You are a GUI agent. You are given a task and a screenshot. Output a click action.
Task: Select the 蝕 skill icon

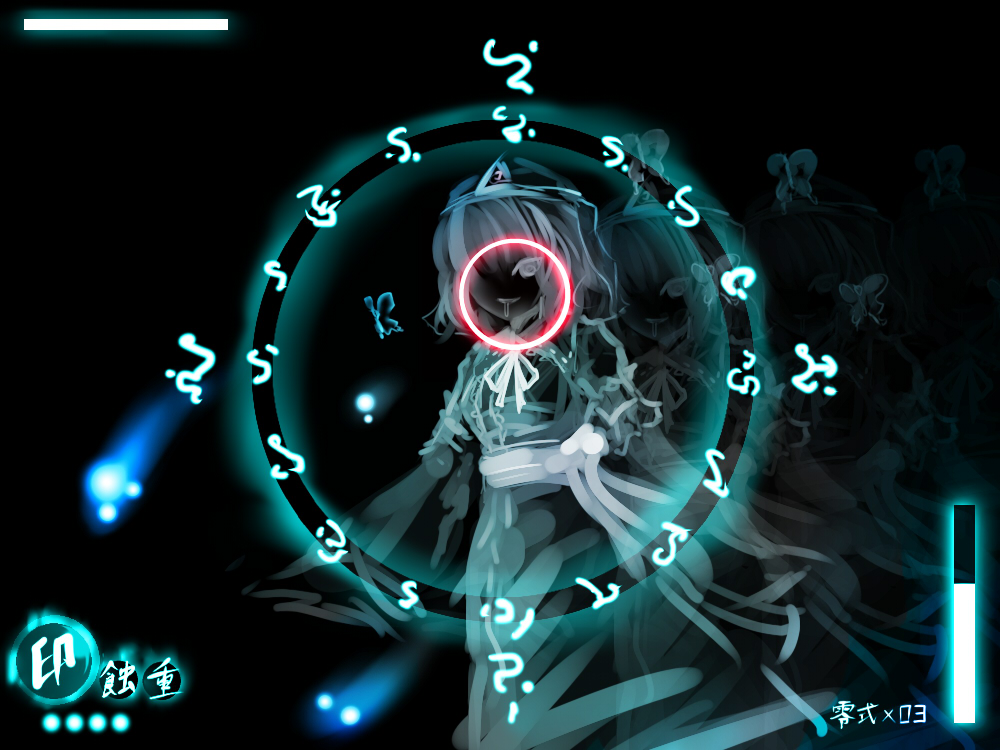118,680
